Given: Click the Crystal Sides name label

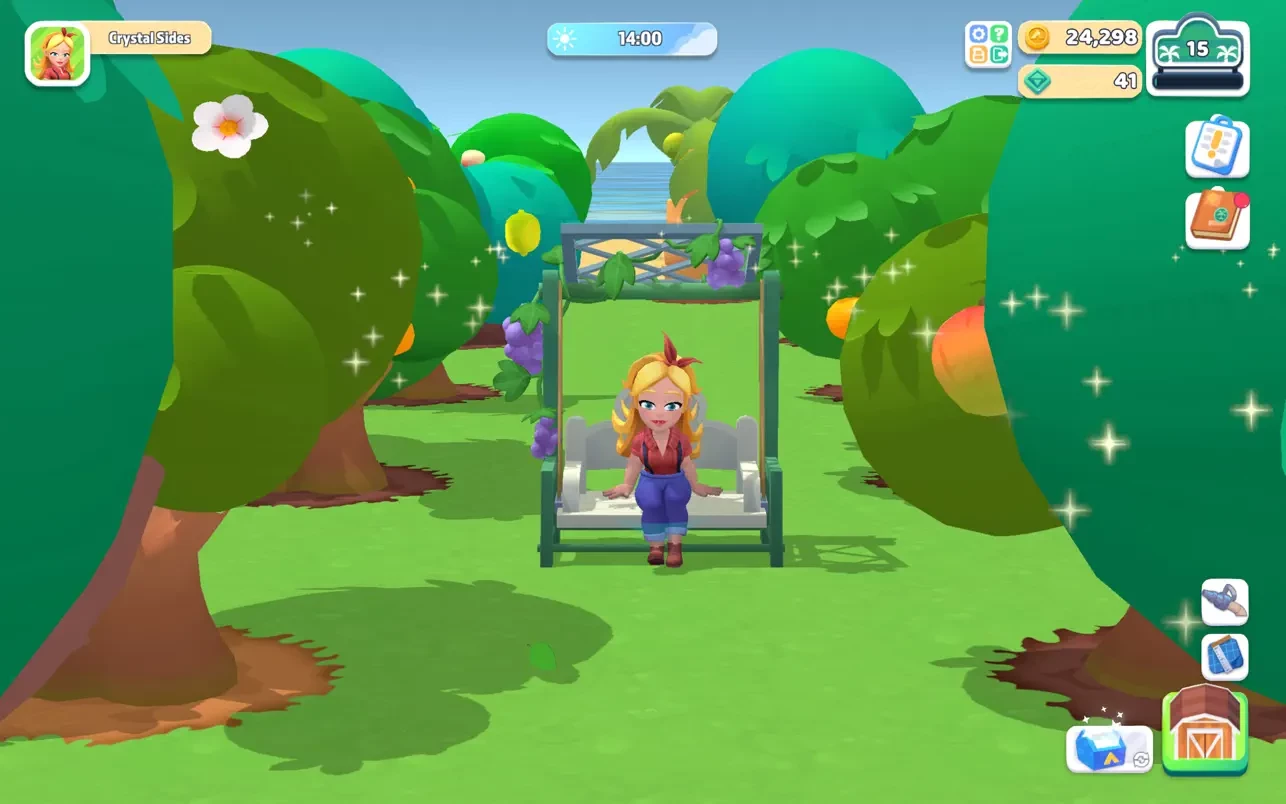Looking at the screenshot, I should (150, 38).
